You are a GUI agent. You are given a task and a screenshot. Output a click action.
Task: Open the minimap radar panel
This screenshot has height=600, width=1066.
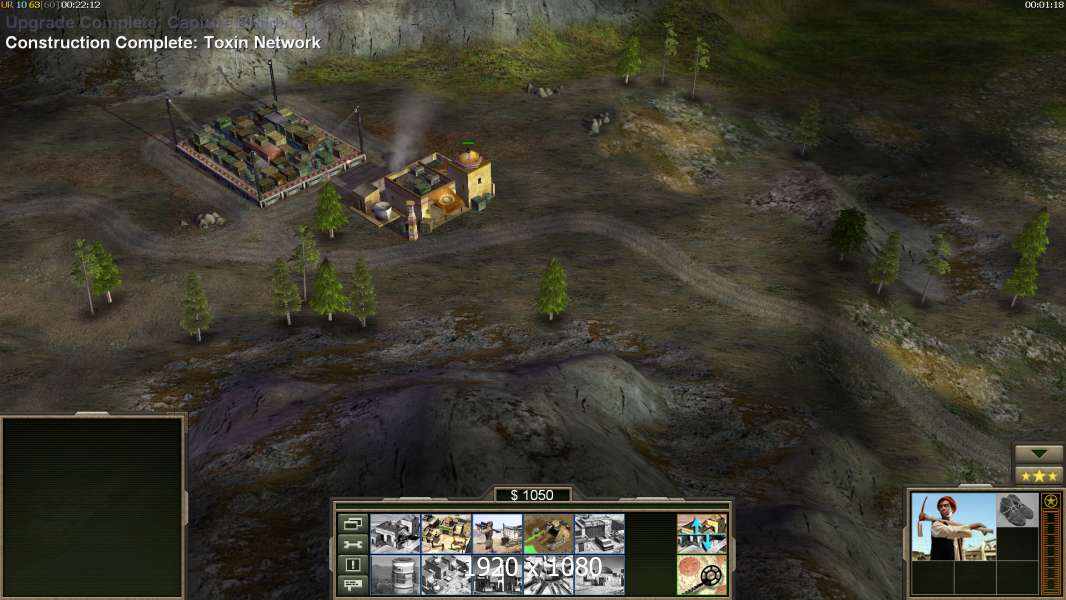point(93,507)
